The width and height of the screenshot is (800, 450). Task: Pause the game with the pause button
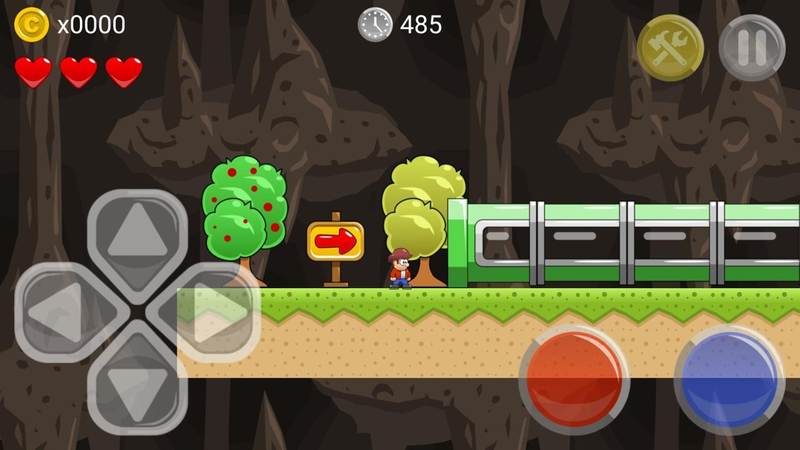751,48
